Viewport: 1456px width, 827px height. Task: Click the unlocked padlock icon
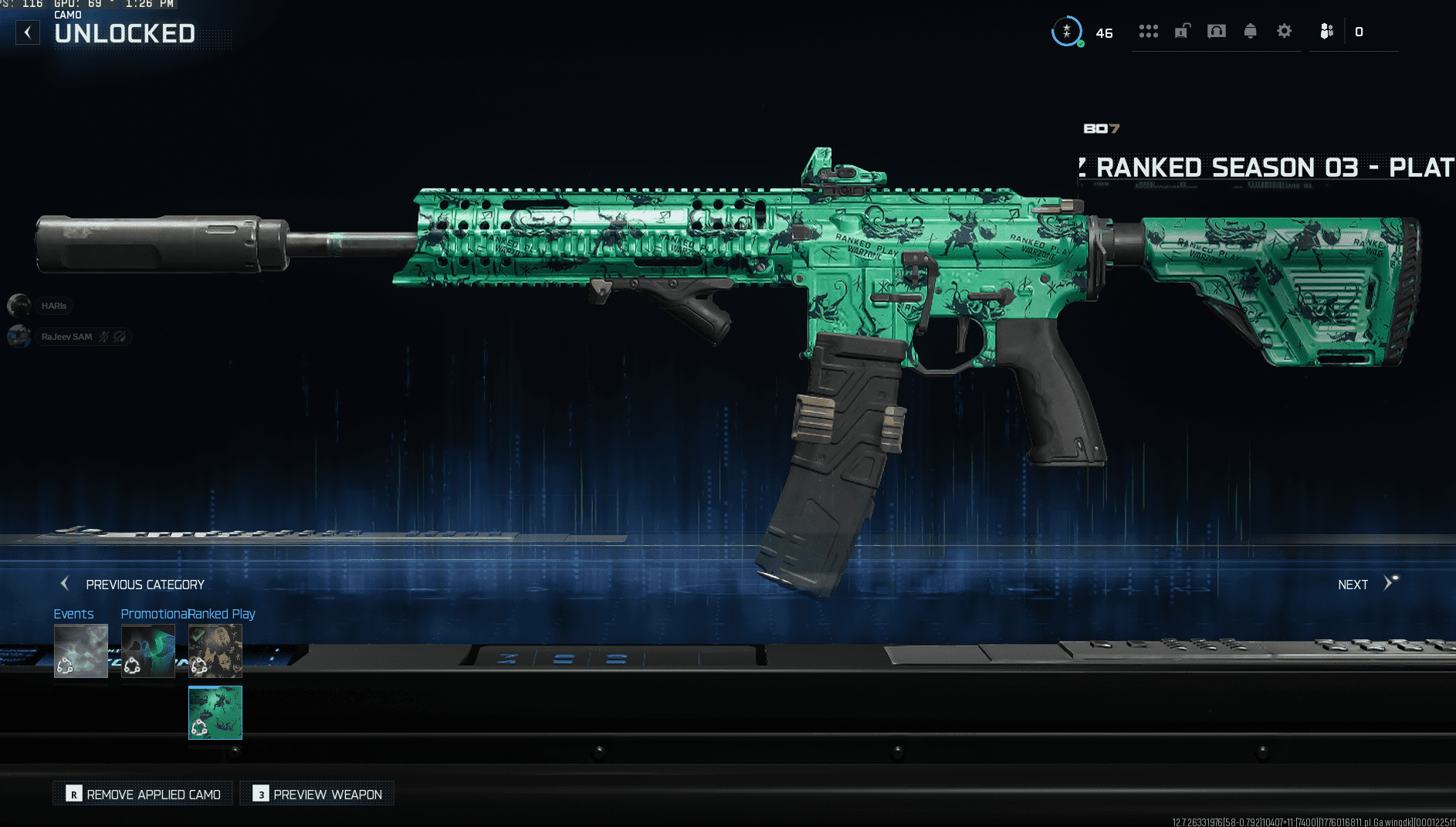[1182, 32]
